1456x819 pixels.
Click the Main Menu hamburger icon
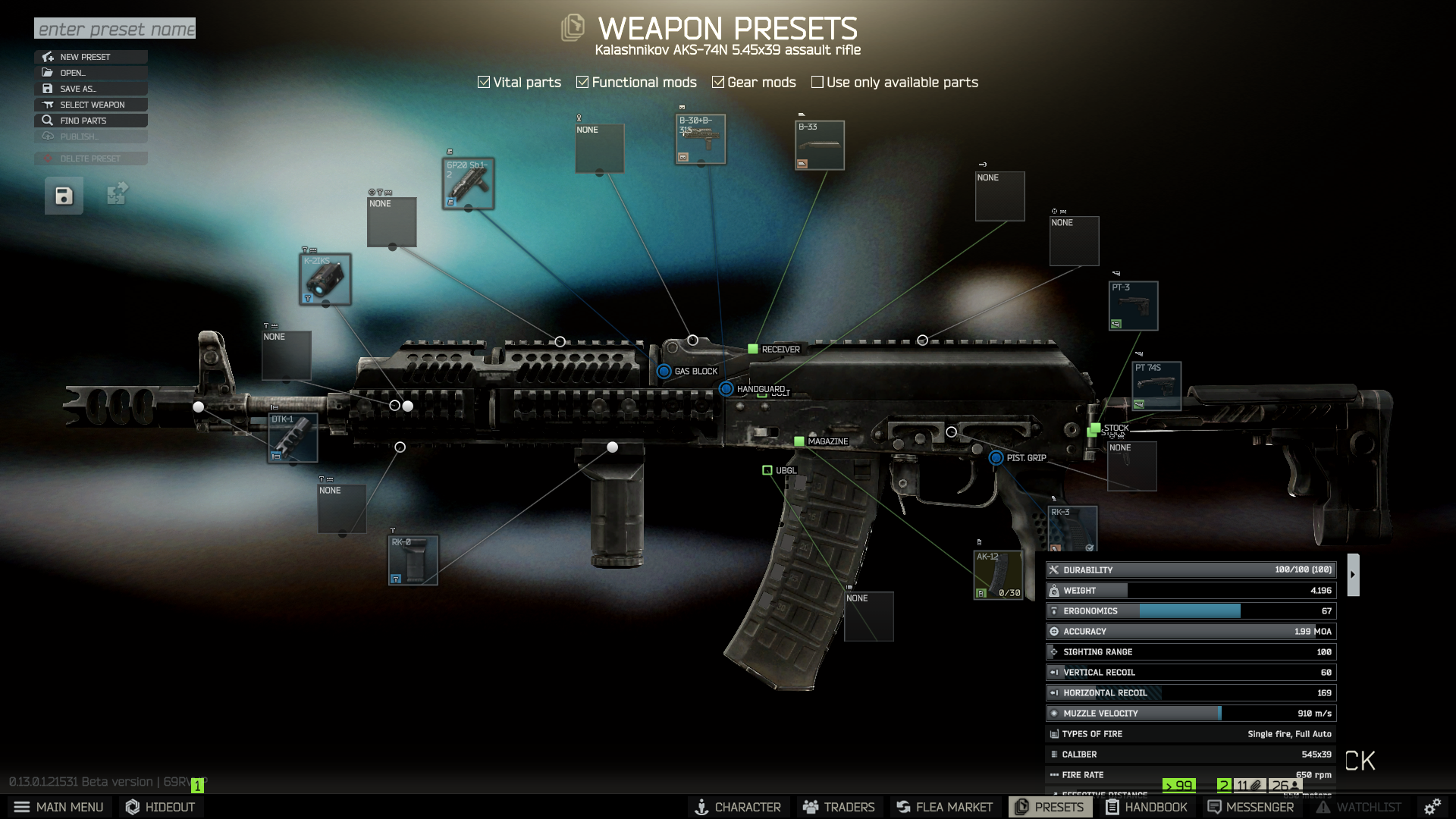point(20,807)
